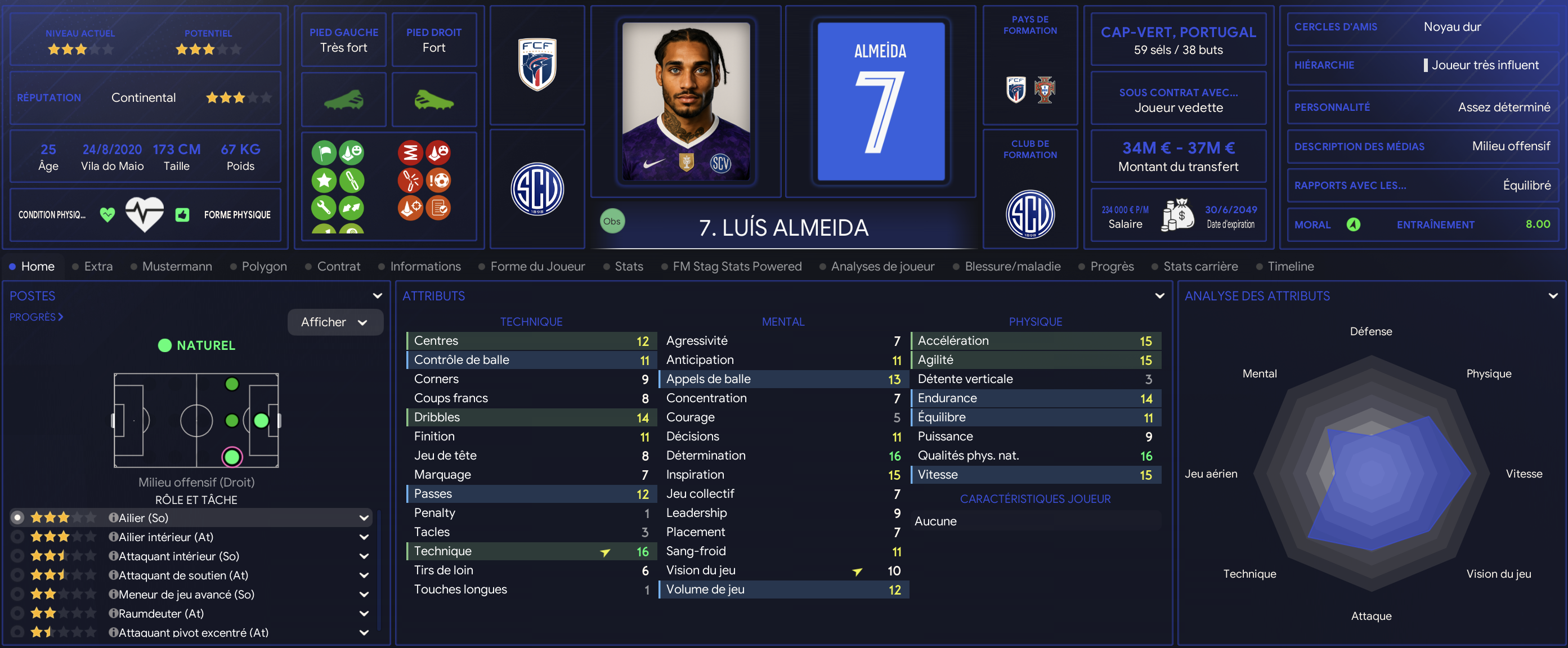Open the Afficher dropdown

[x=335, y=322]
